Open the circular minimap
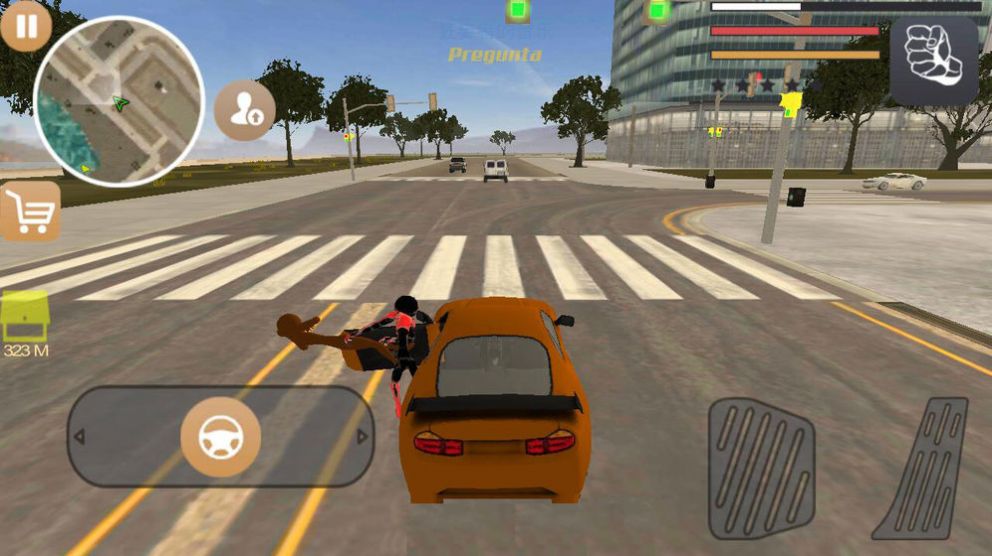This screenshot has width=992, height=556. click(119, 102)
